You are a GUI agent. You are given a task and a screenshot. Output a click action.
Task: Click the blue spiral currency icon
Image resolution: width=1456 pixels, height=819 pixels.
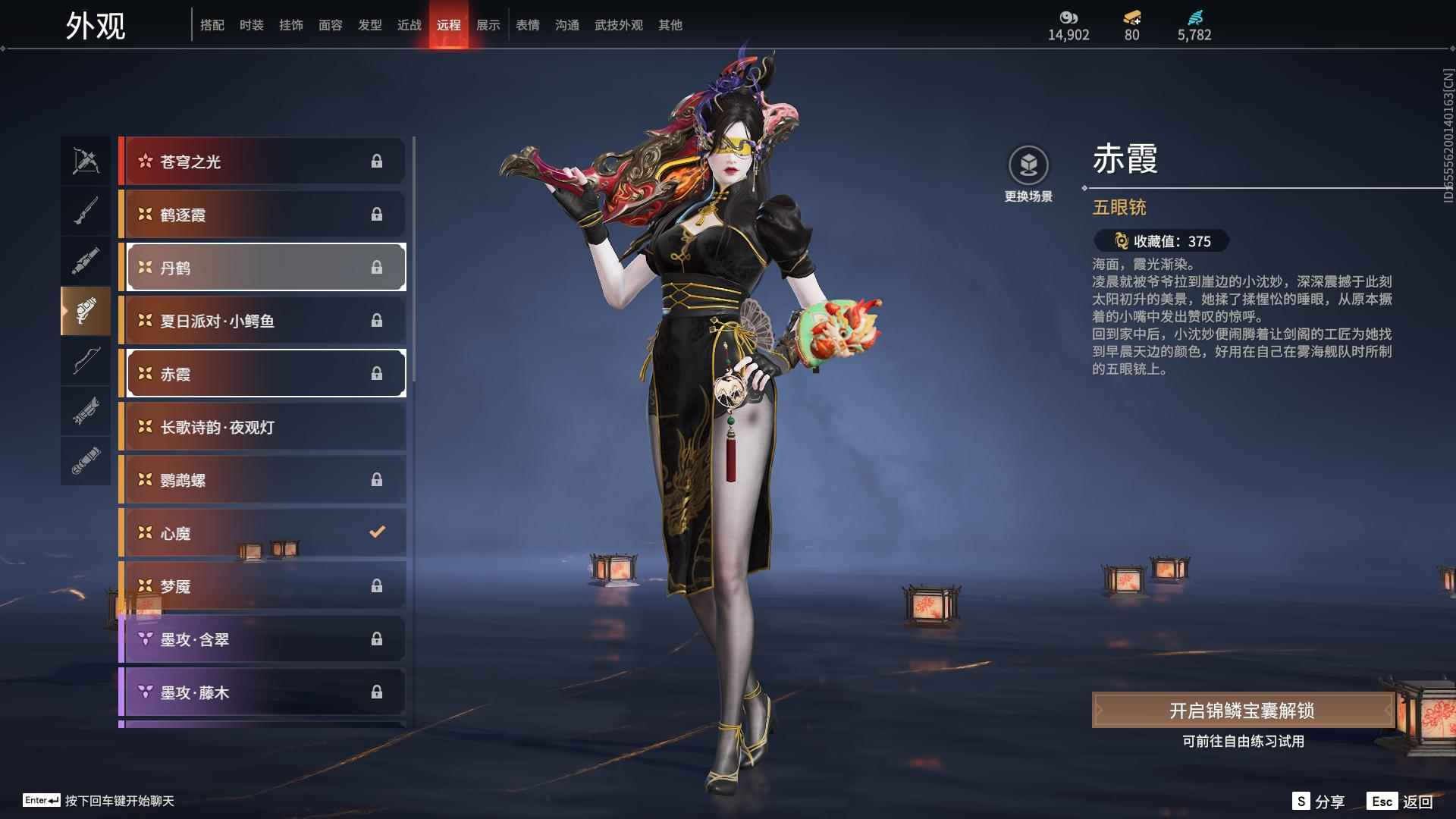click(1195, 17)
